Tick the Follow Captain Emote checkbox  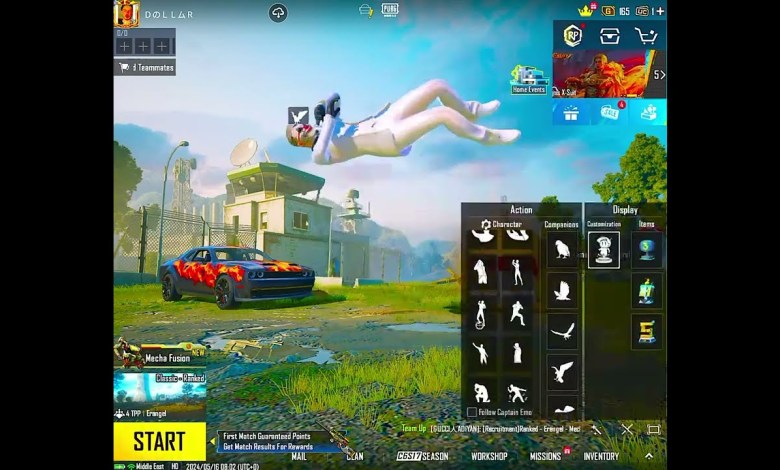pos(472,412)
